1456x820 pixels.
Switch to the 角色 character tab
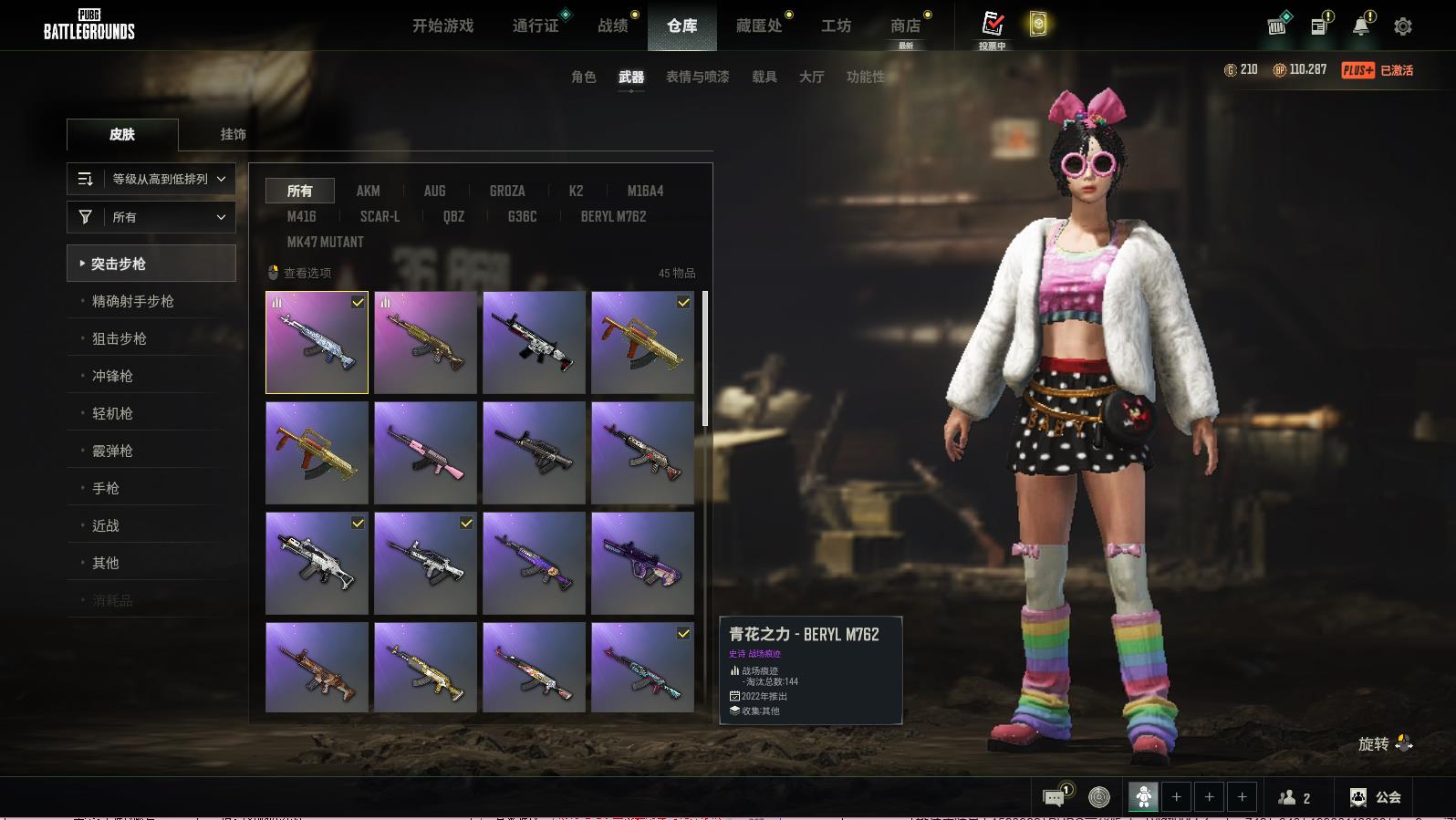583,78
